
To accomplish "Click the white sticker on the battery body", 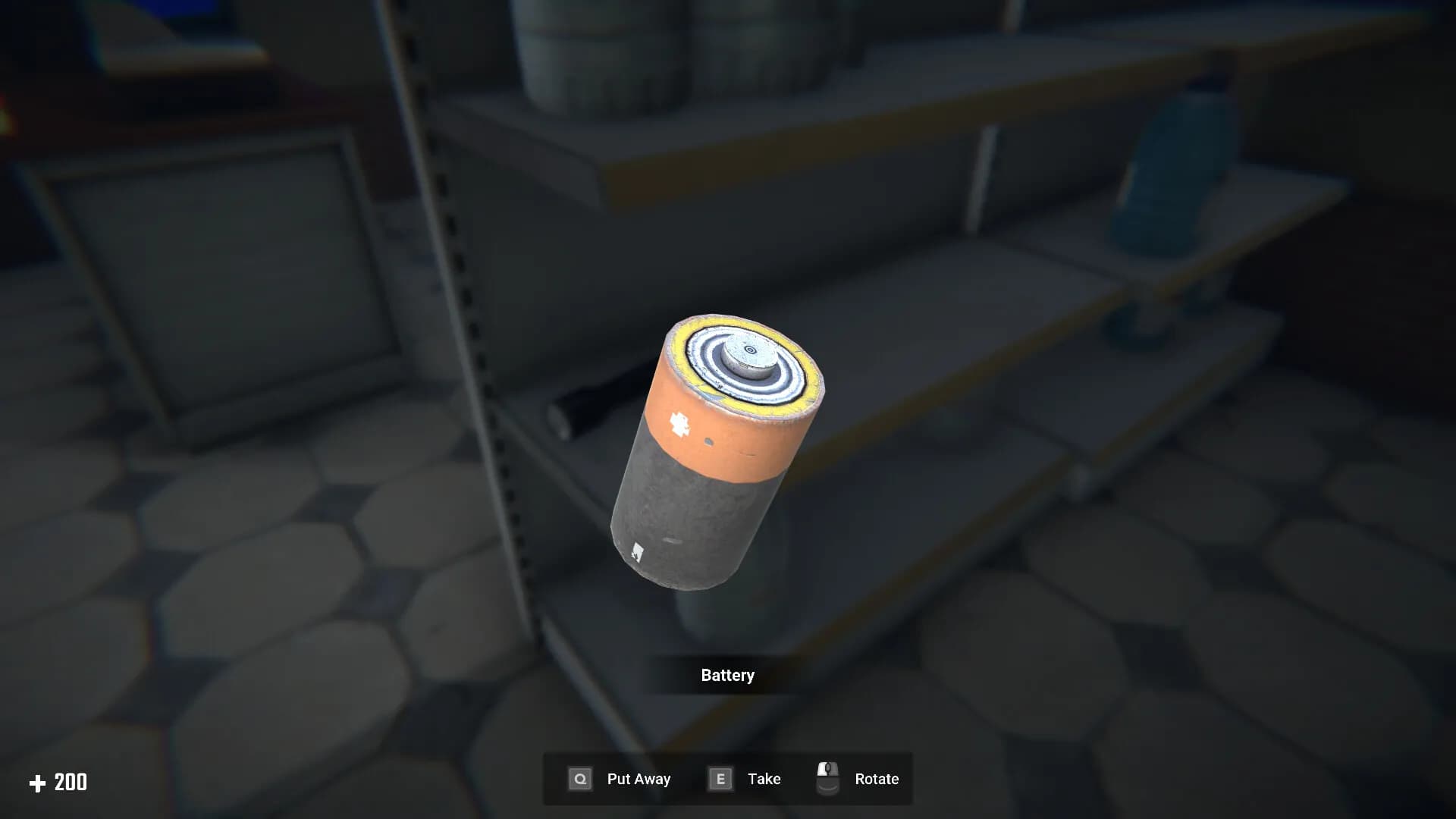I will 637,550.
